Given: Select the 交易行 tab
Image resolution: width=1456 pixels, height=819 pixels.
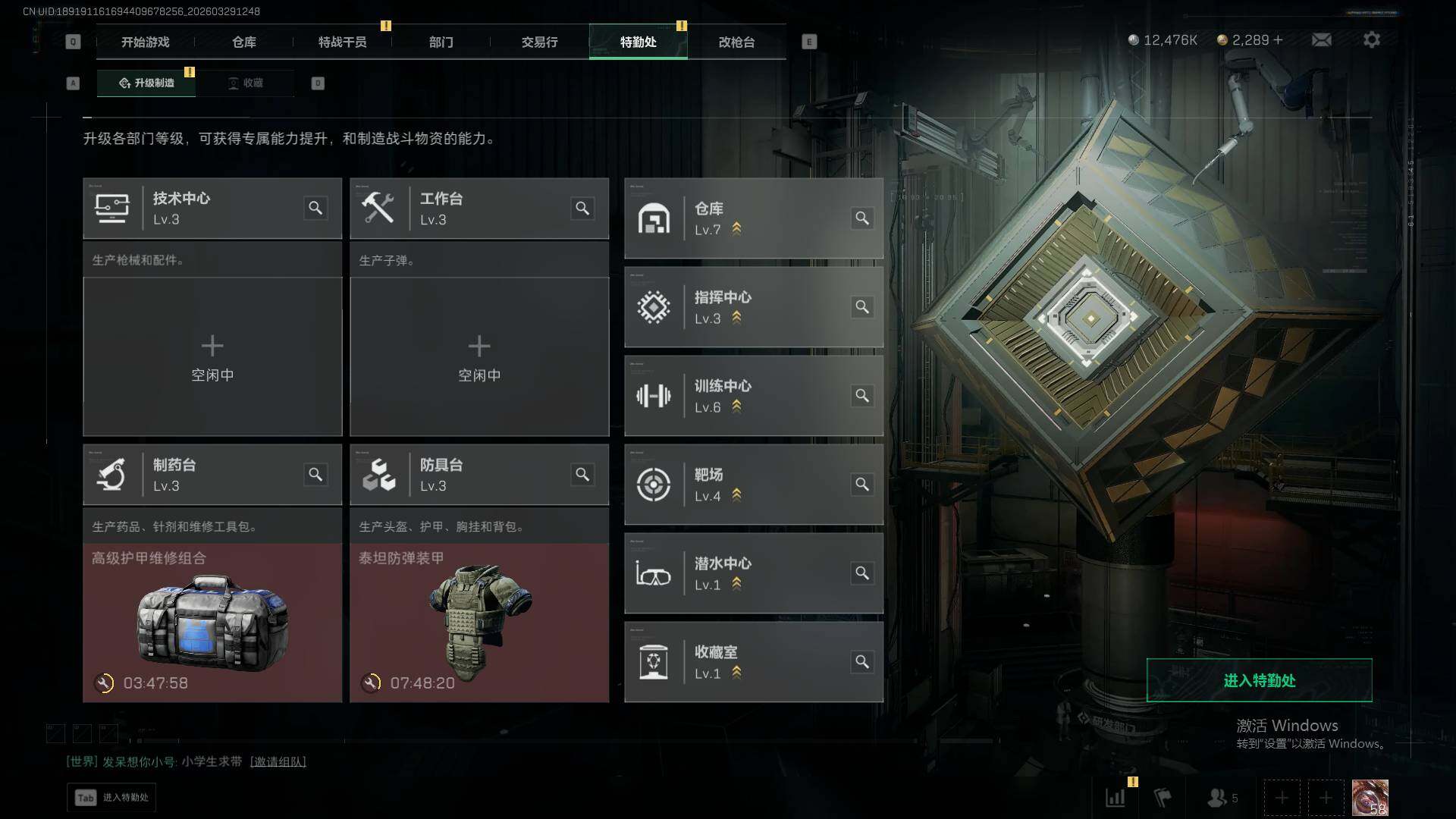Looking at the screenshot, I should [x=539, y=42].
